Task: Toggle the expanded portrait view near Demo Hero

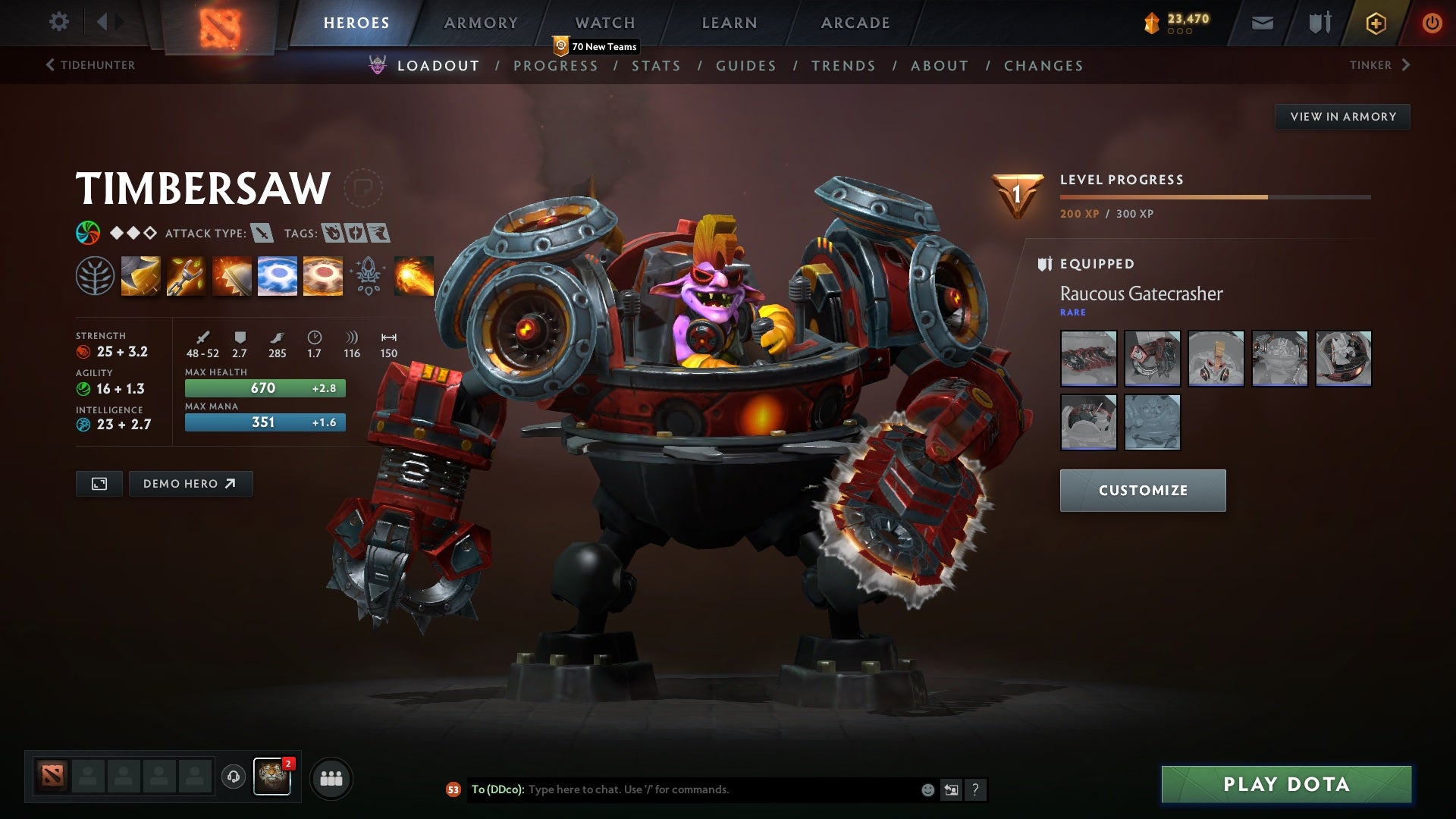Action: click(x=98, y=483)
